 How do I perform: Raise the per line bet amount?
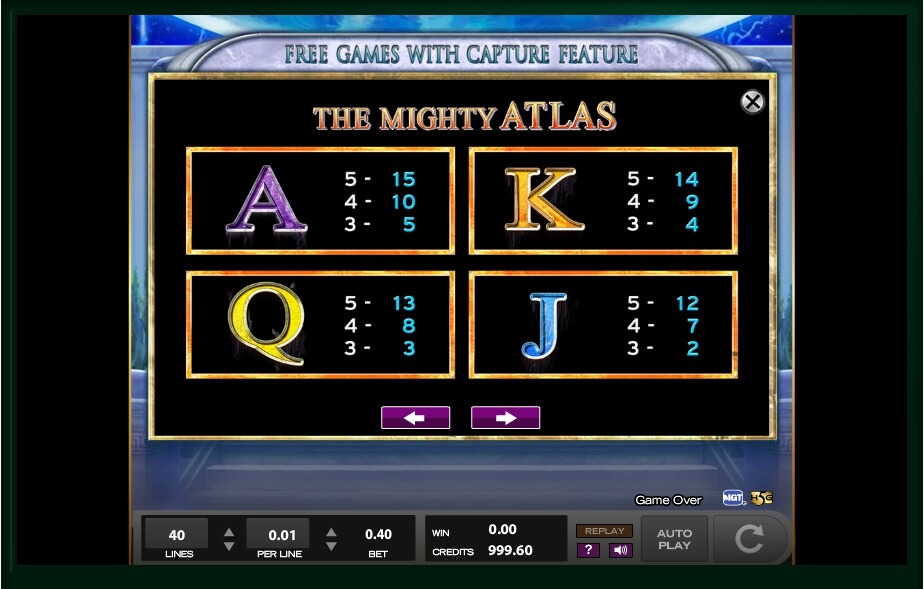pos(331,532)
